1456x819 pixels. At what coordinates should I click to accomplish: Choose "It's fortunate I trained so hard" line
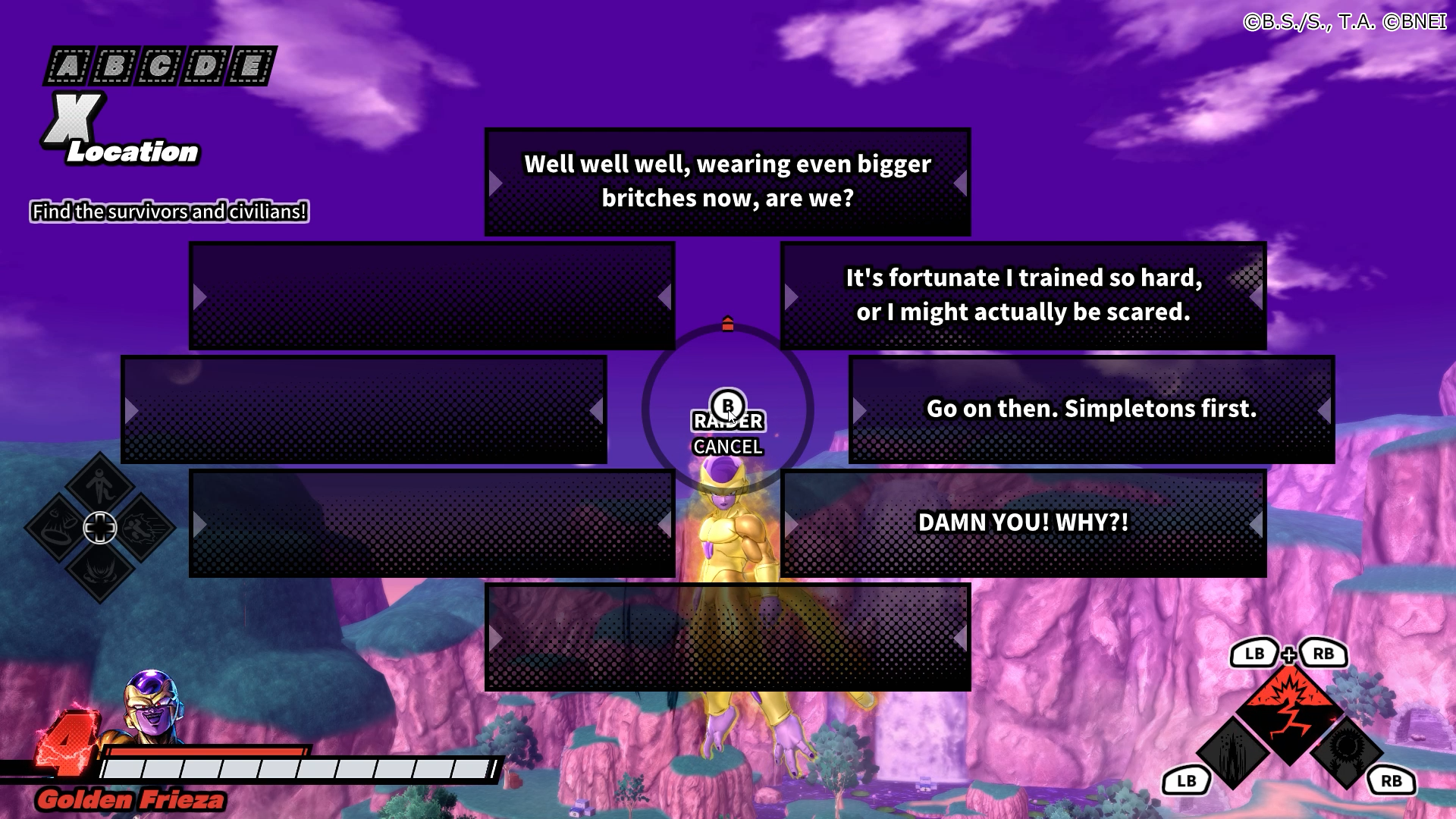click(x=1023, y=296)
